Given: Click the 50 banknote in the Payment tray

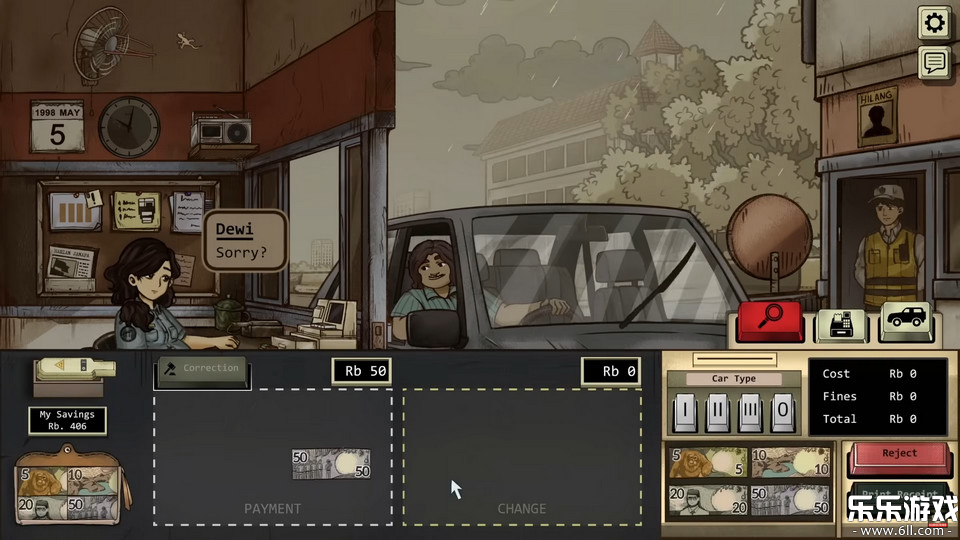Looking at the screenshot, I should [331, 464].
